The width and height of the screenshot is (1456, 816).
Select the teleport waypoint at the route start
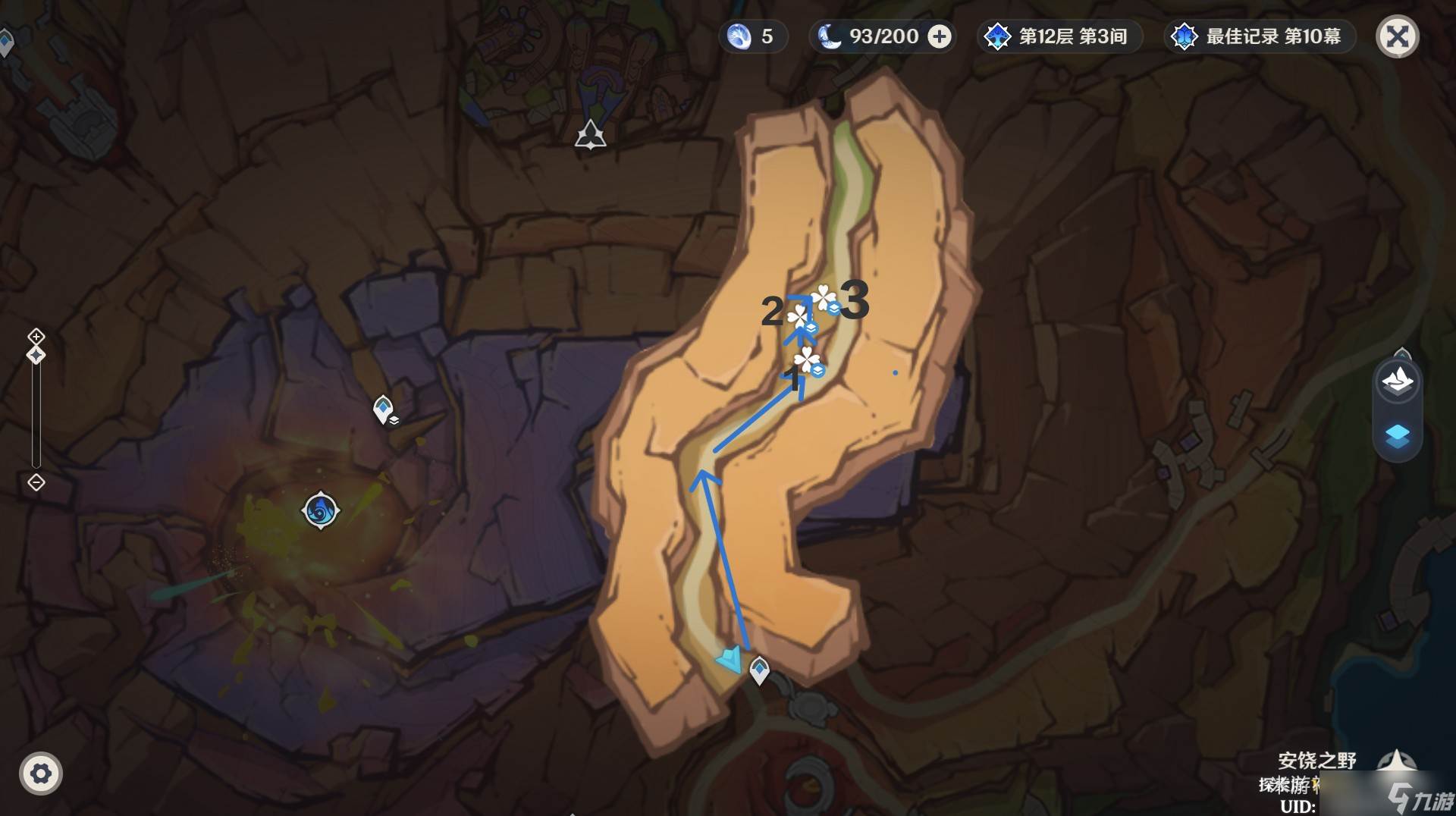click(x=759, y=670)
